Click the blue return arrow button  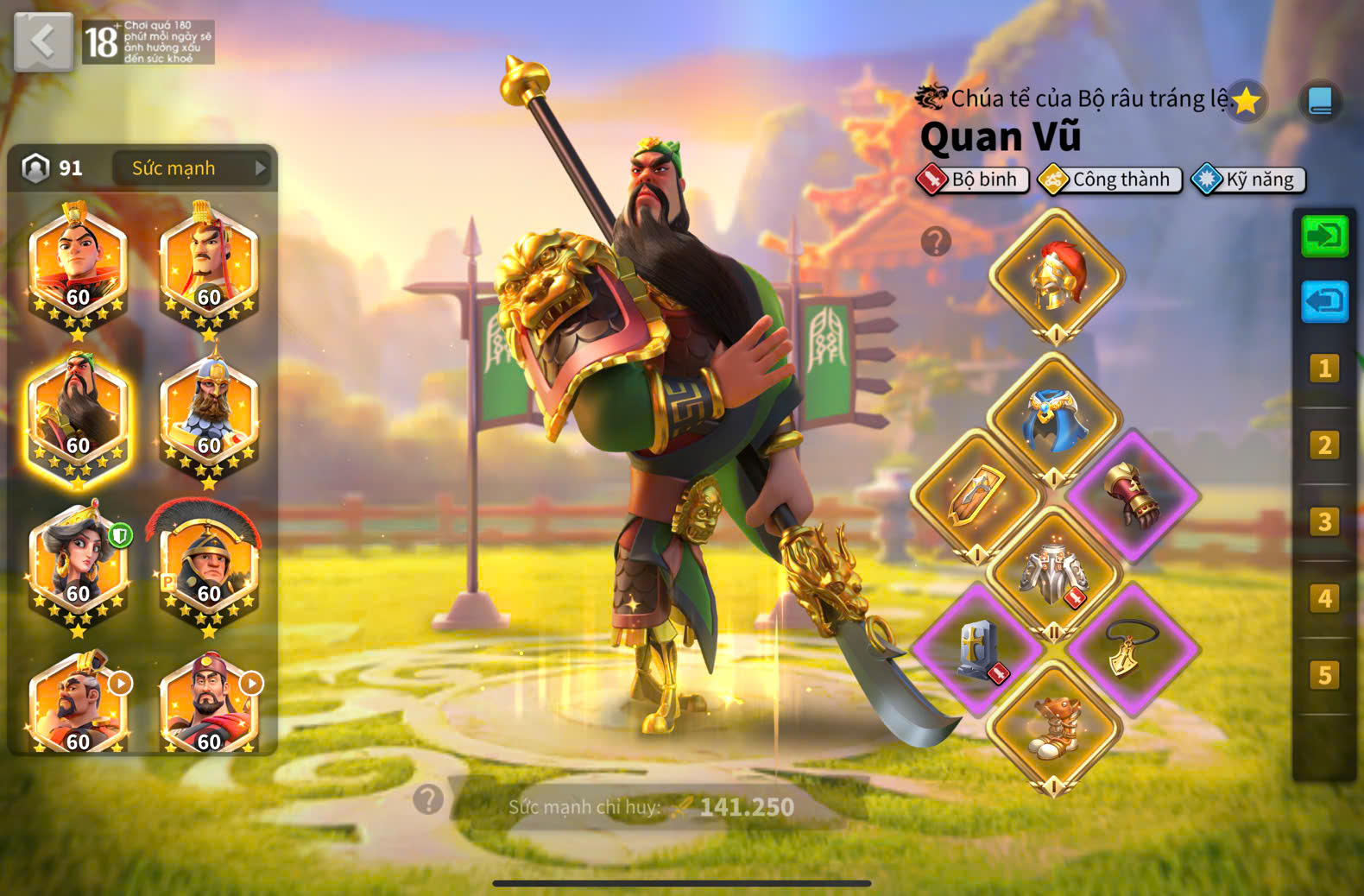(x=1324, y=301)
